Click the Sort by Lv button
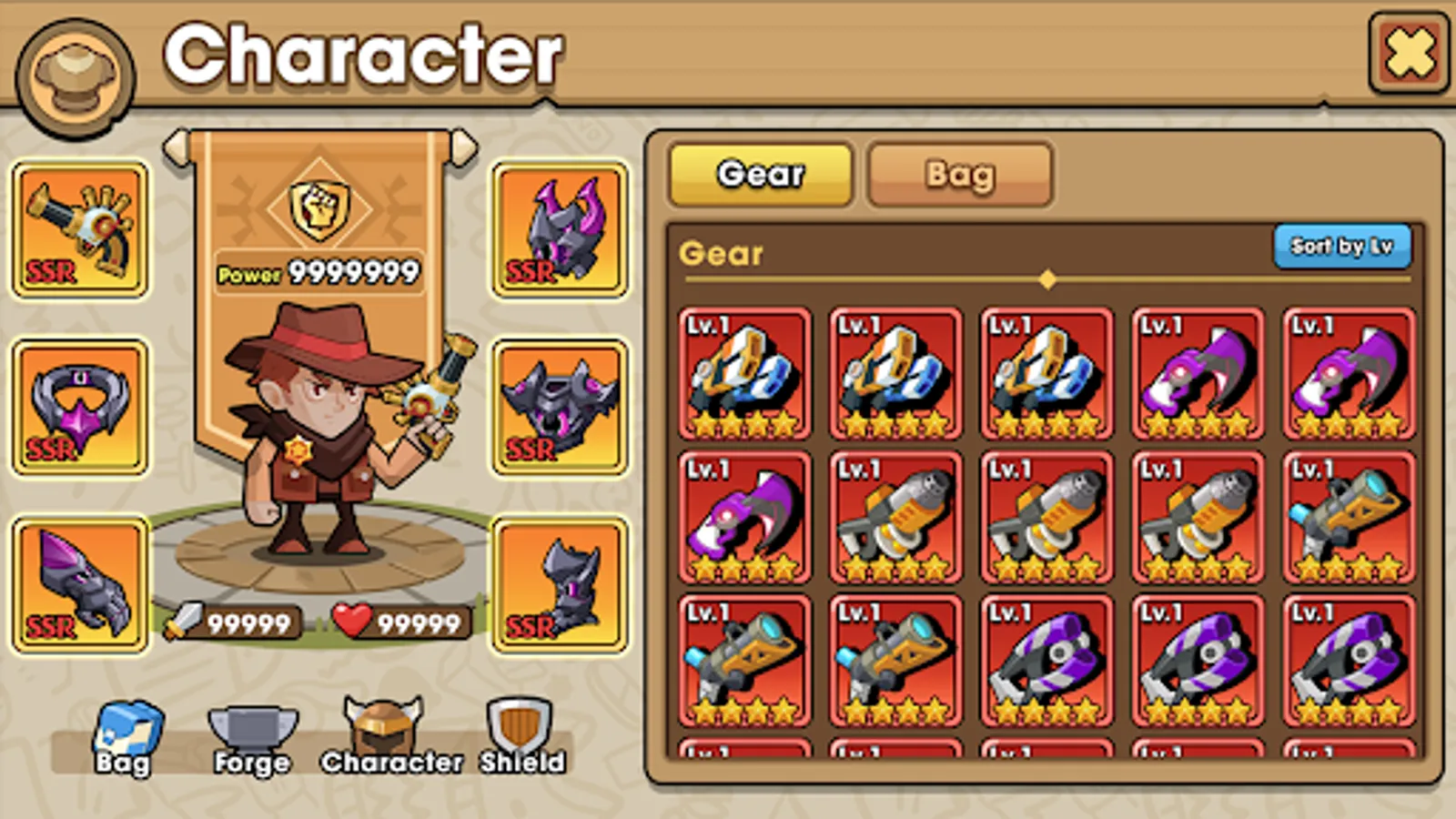 (1344, 246)
